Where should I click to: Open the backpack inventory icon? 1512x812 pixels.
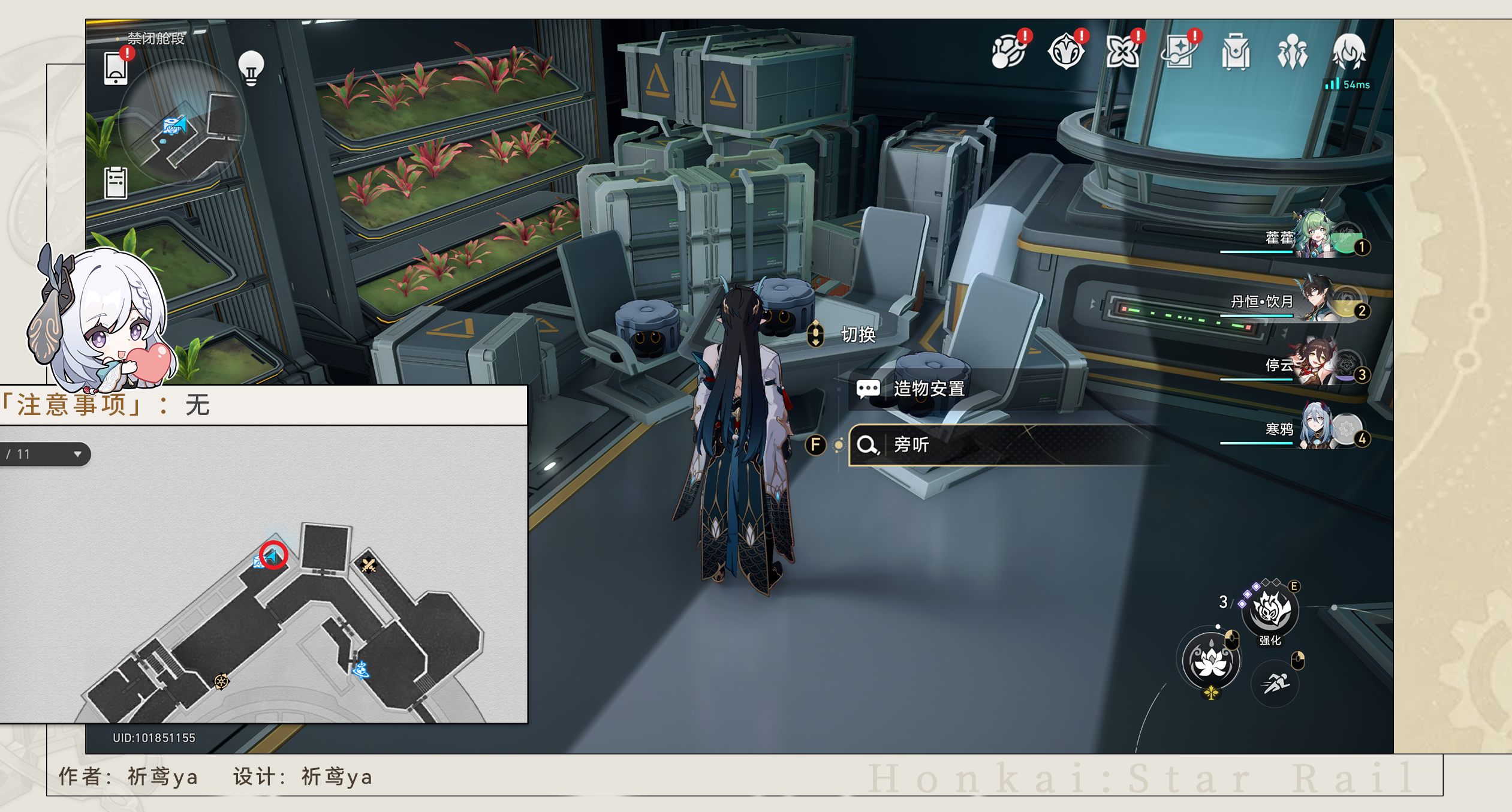click(x=1236, y=53)
